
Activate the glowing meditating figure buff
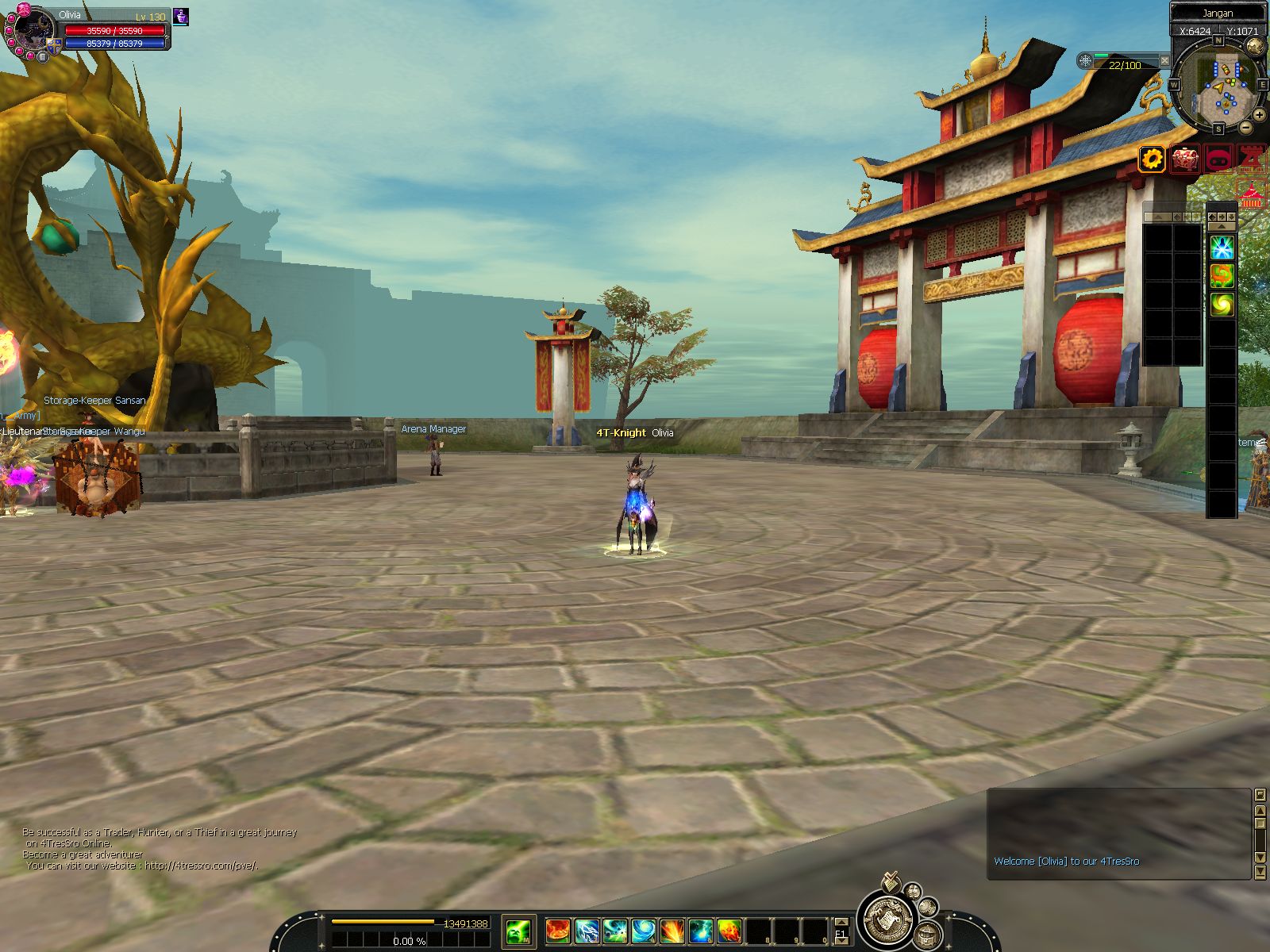(1222, 248)
